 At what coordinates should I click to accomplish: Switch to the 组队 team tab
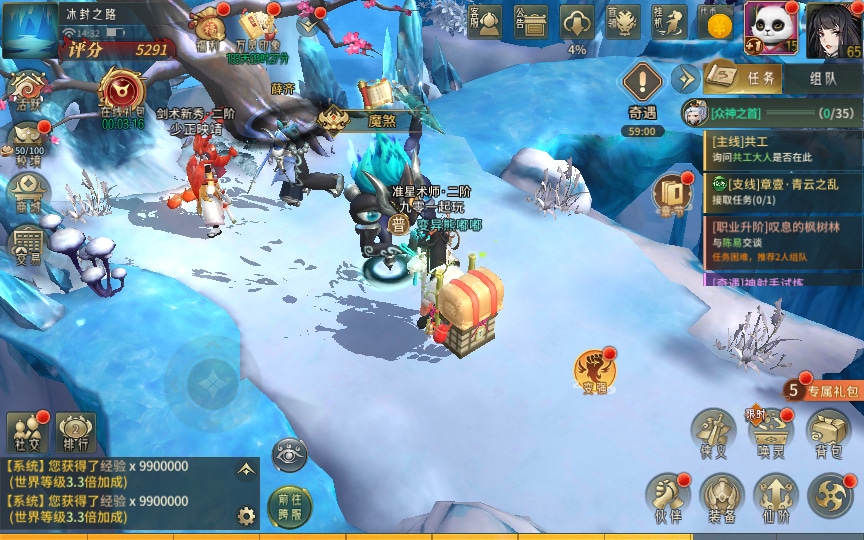coord(823,78)
